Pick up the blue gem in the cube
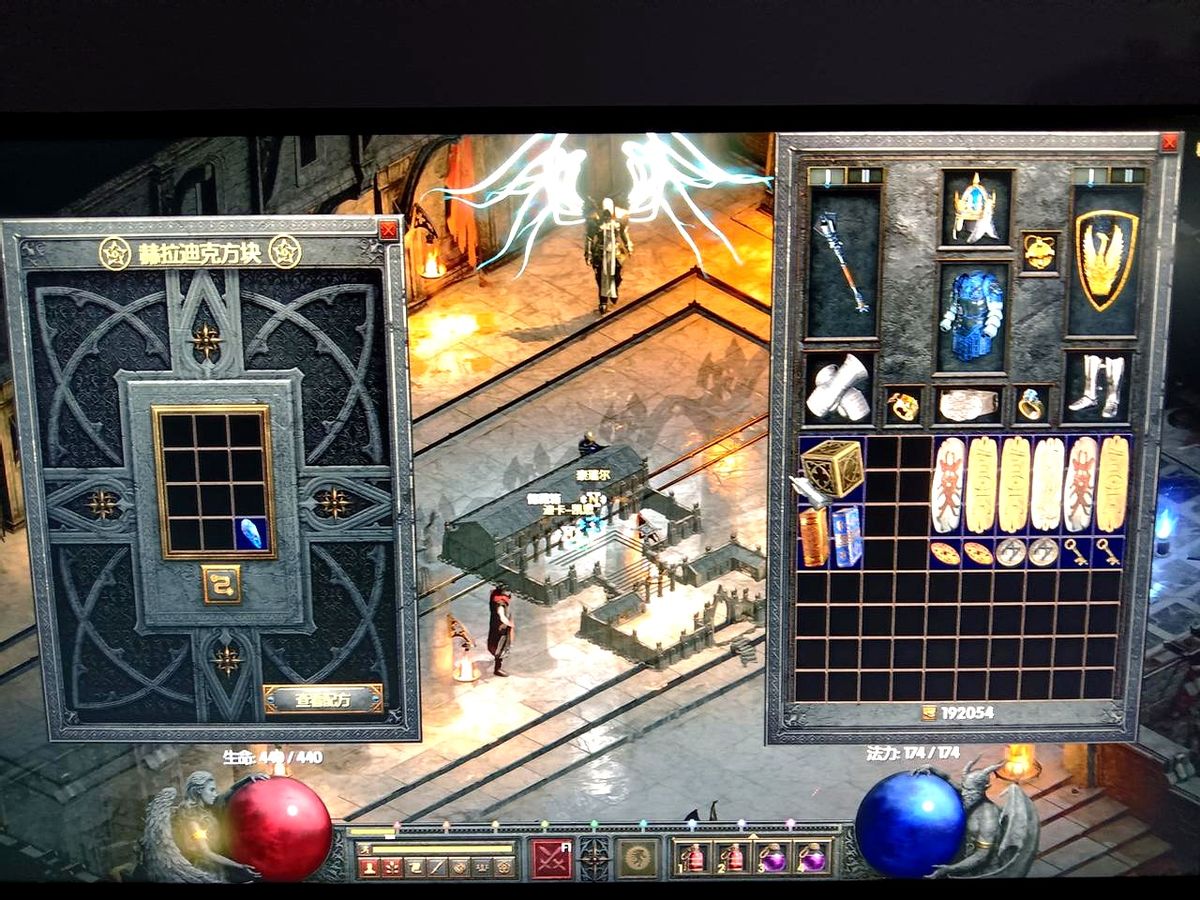The height and width of the screenshot is (900, 1200). 252,533
